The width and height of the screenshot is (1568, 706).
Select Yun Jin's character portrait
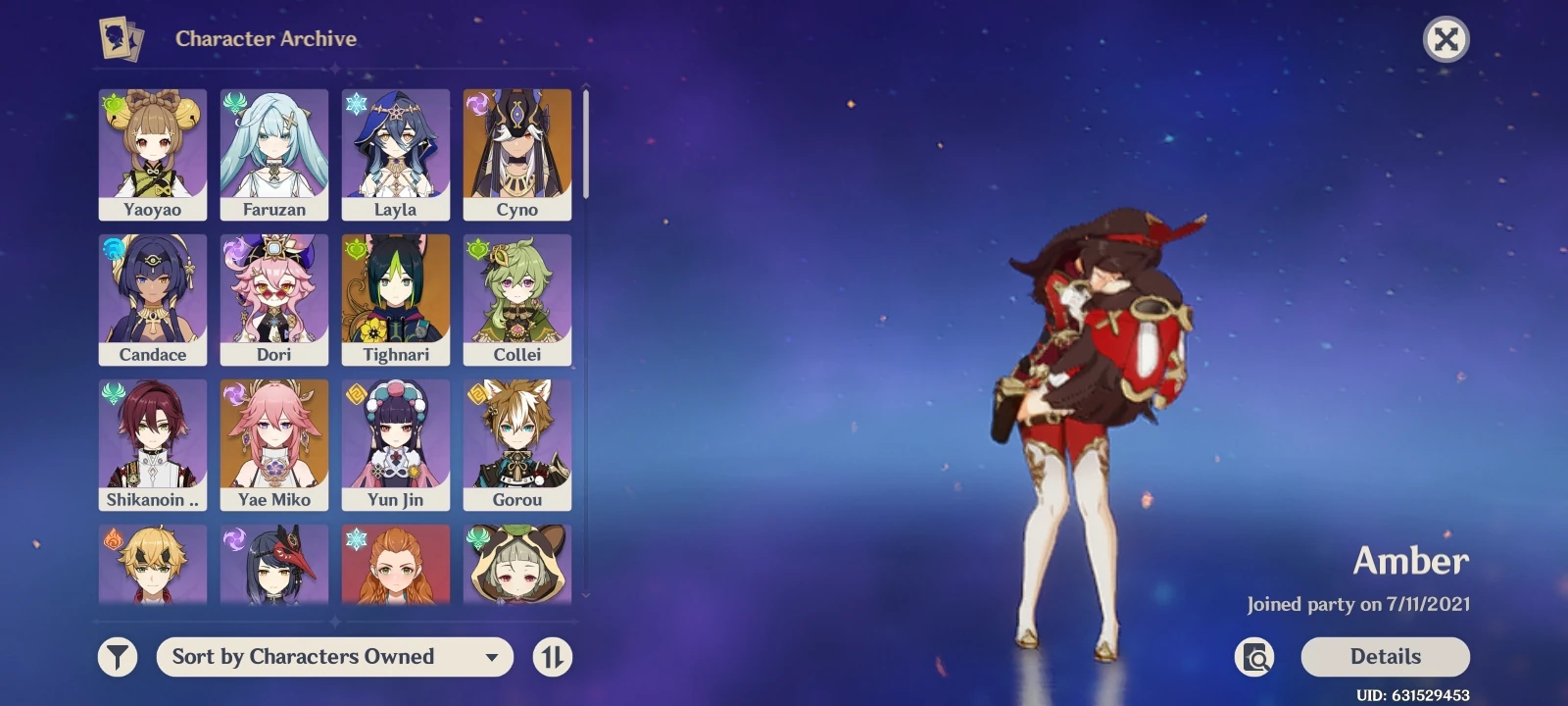pyautogui.click(x=396, y=437)
